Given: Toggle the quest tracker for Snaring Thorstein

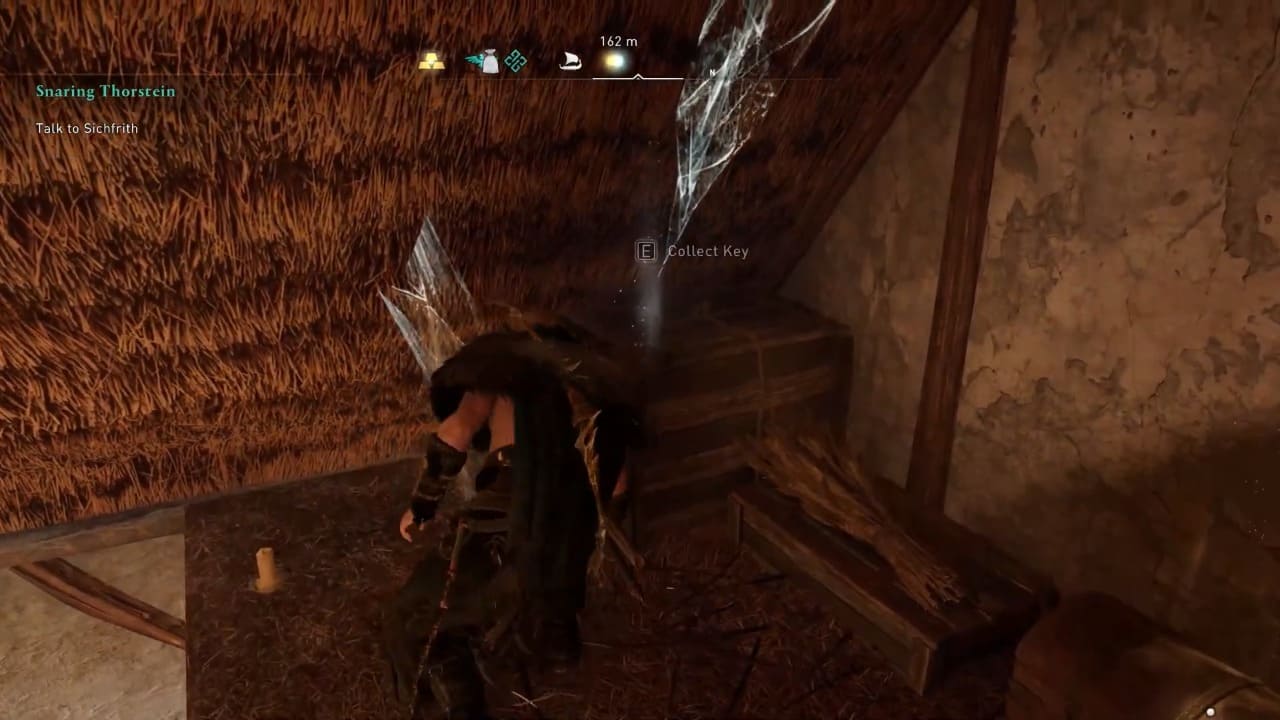Looking at the screenshot, I should click(106, 91).
